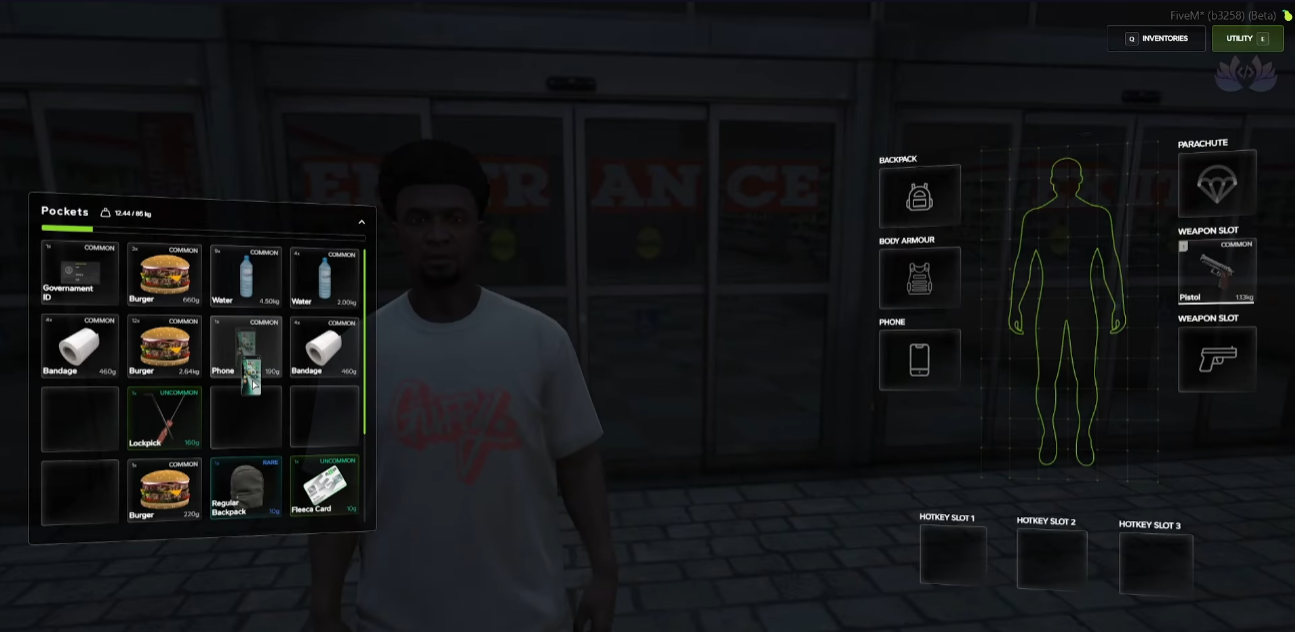Select the 4.50kg Water stack

246,276
